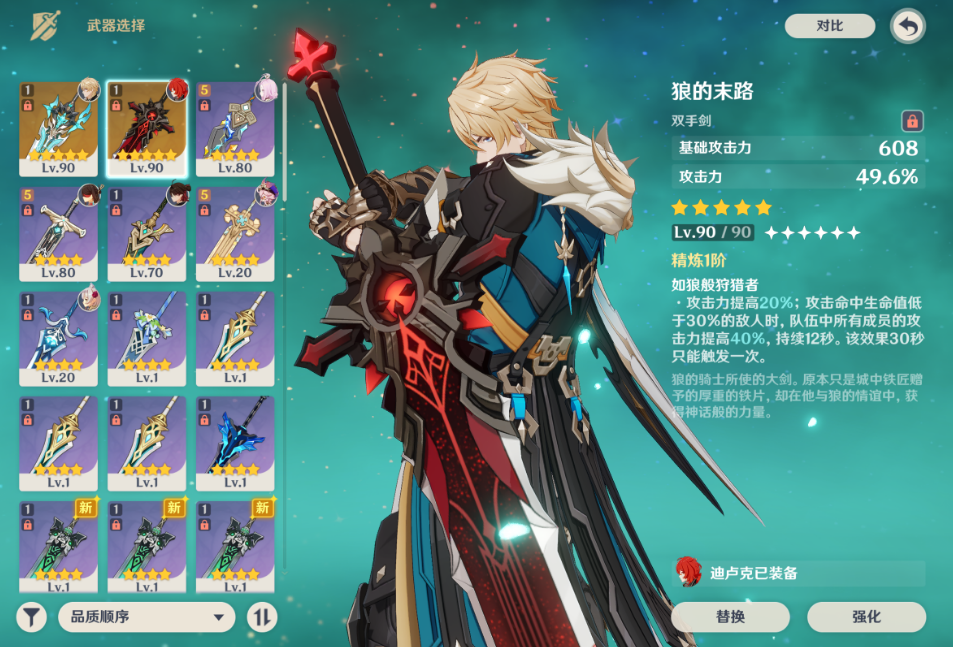This screenshot has width=953, height=647.
Task: Open the 对比 compare view
Action: pyautogui.click(x=829, y=26)
